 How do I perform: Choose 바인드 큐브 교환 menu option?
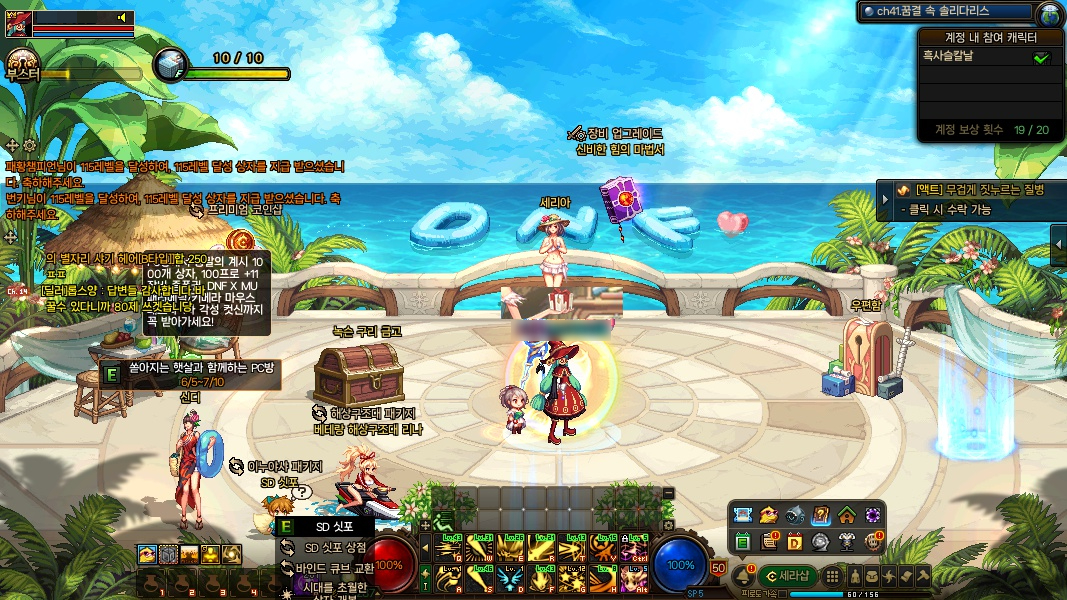click(x=335, y=567)
